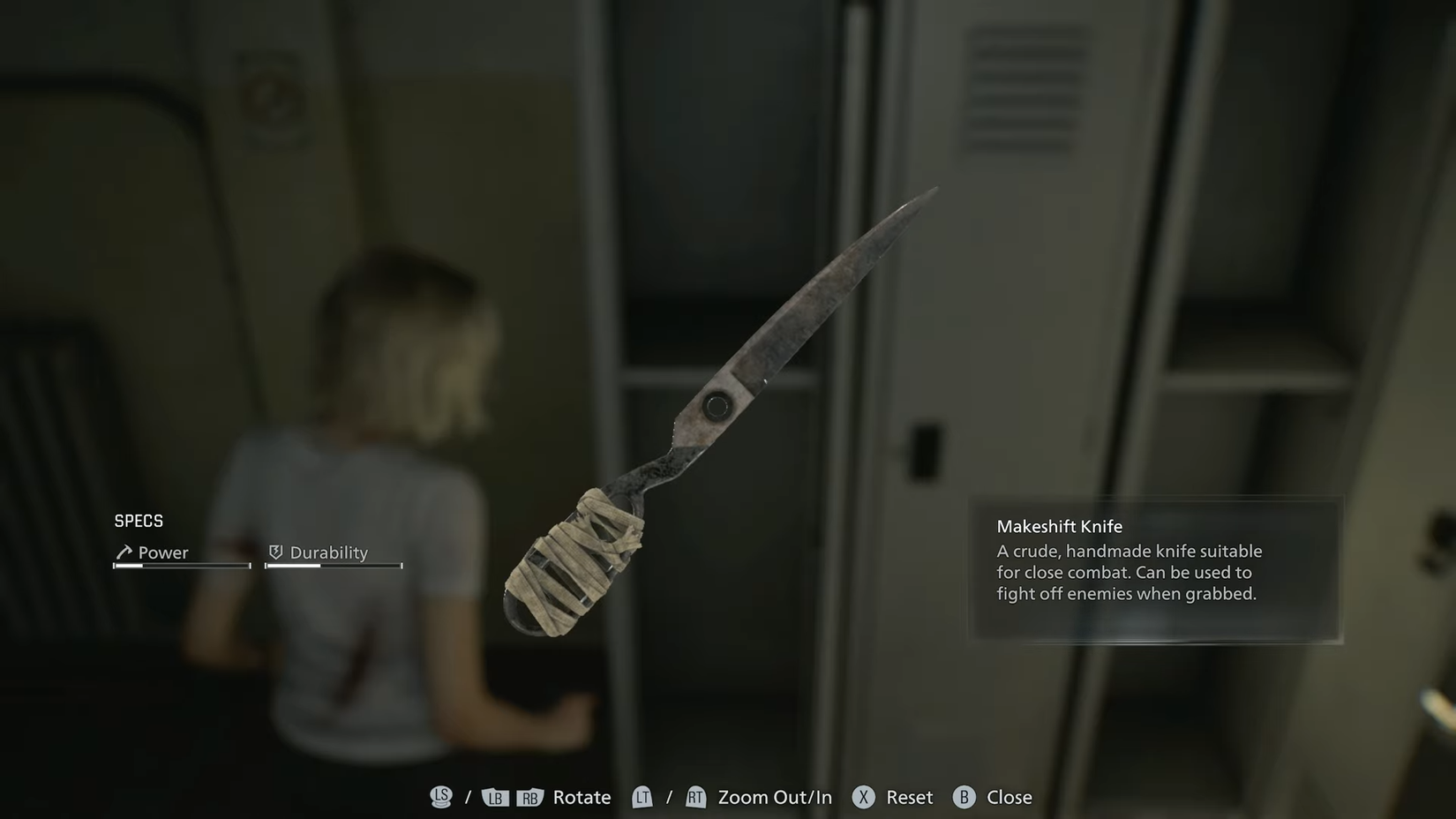Viewport: 1456px width, 819px height.
Task: Click the Power stat bar
Action: [181, 566]
